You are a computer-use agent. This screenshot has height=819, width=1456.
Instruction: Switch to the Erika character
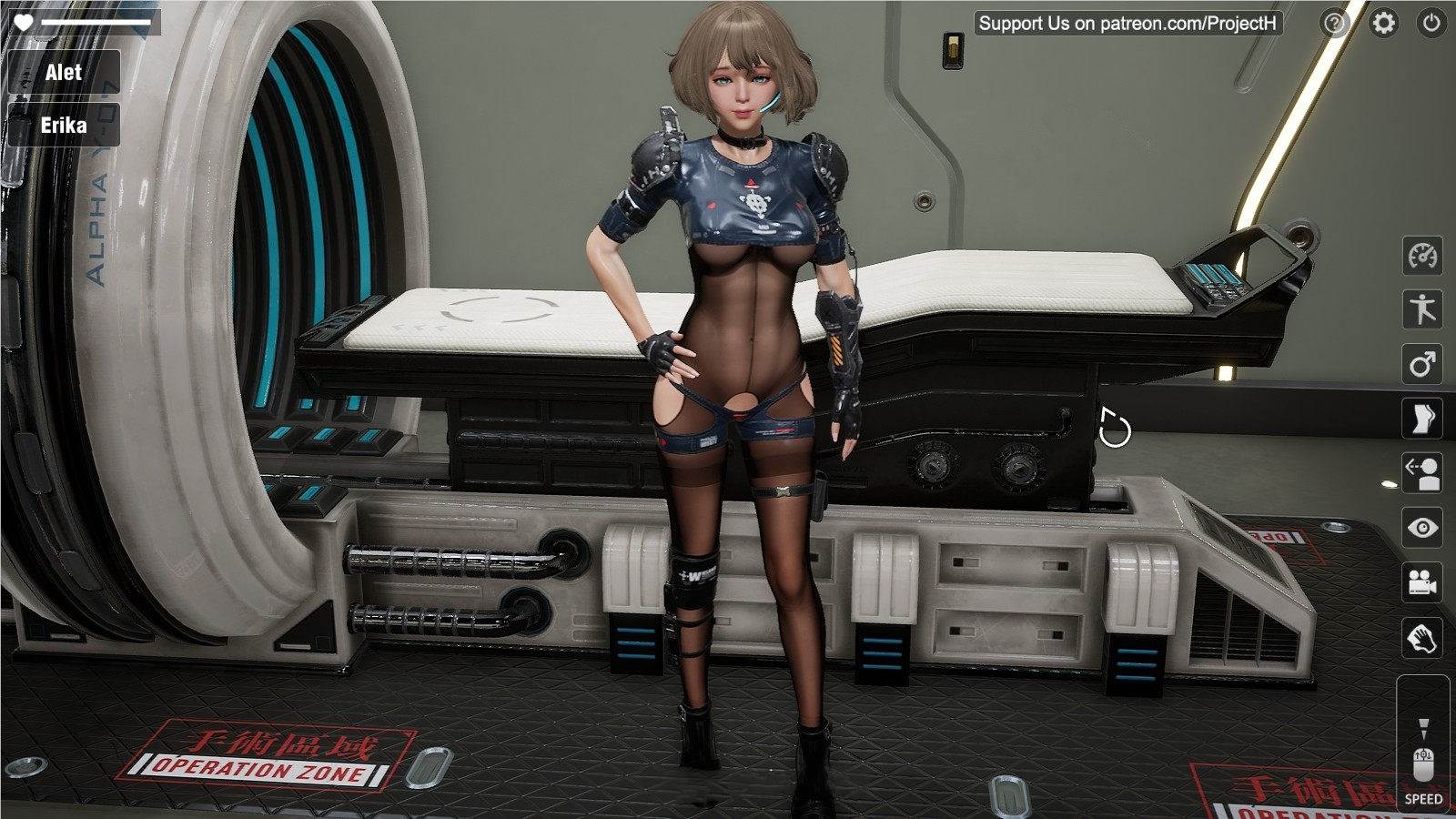[x=64, y=125]
